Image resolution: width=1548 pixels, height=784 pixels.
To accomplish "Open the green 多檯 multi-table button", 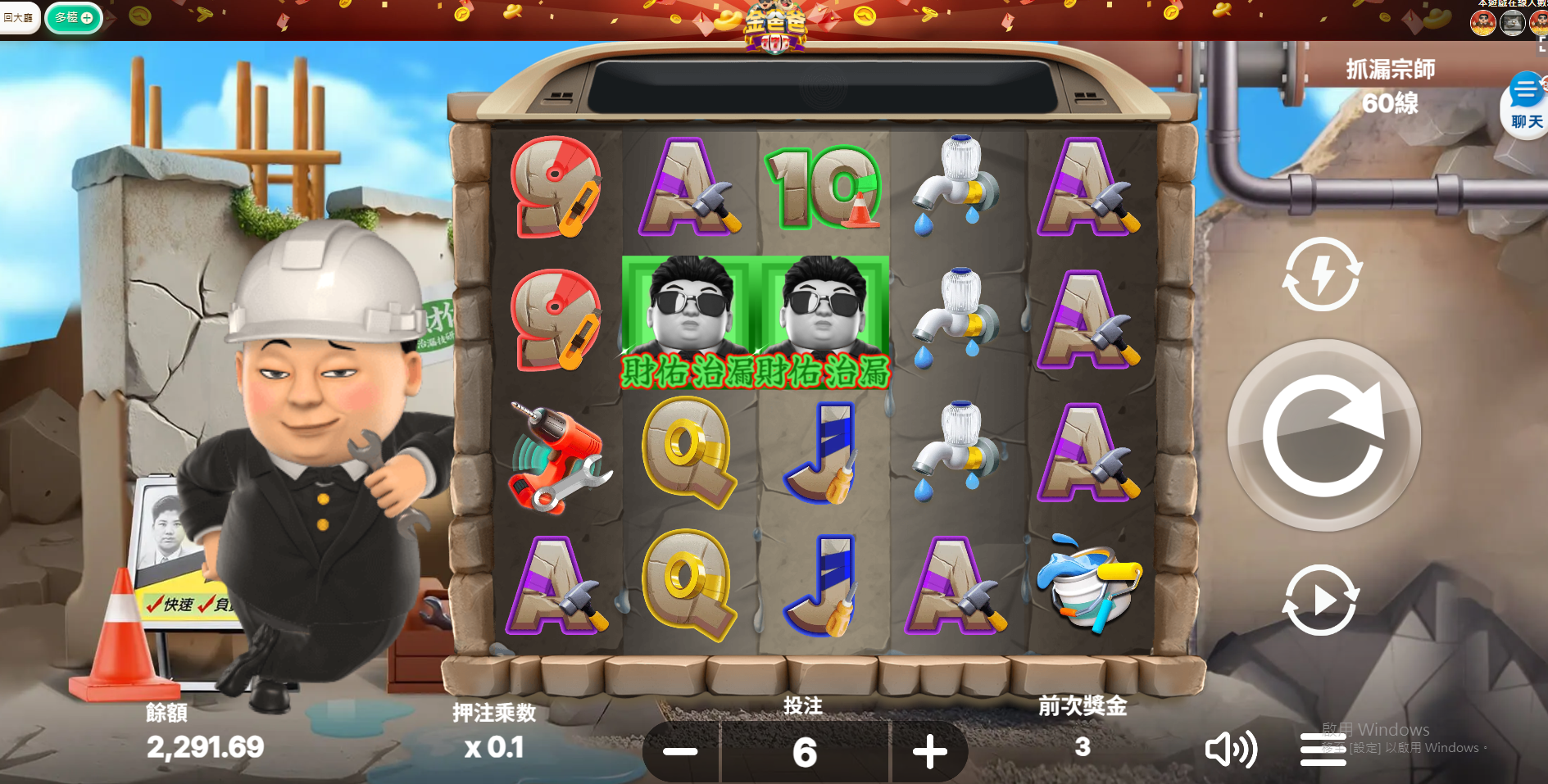I will coord(74,17).
